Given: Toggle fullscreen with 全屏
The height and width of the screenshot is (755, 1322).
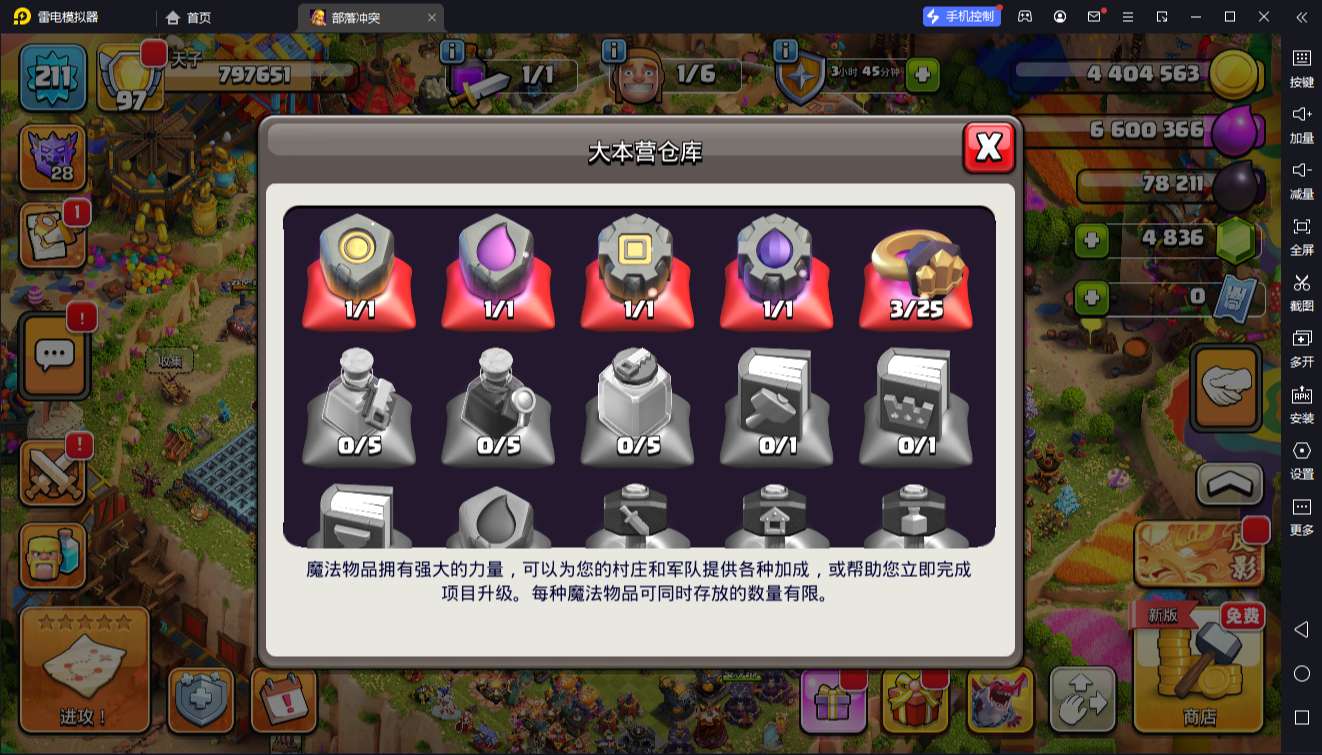Looking at the screenshot, I should (x=1302, y=234).
